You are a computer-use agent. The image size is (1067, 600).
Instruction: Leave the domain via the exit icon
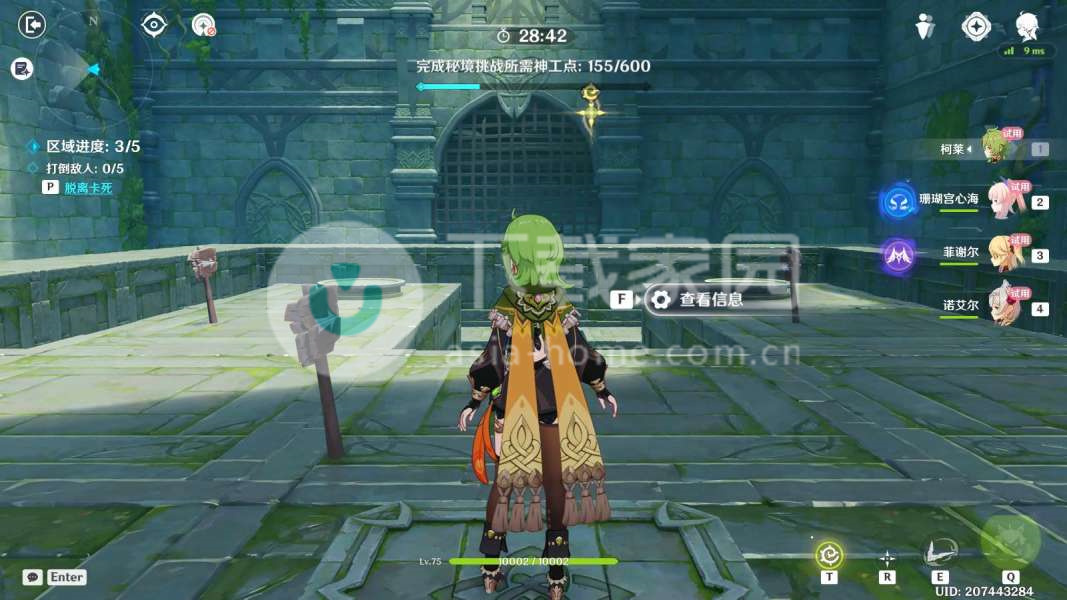click(x=32, y=24)
